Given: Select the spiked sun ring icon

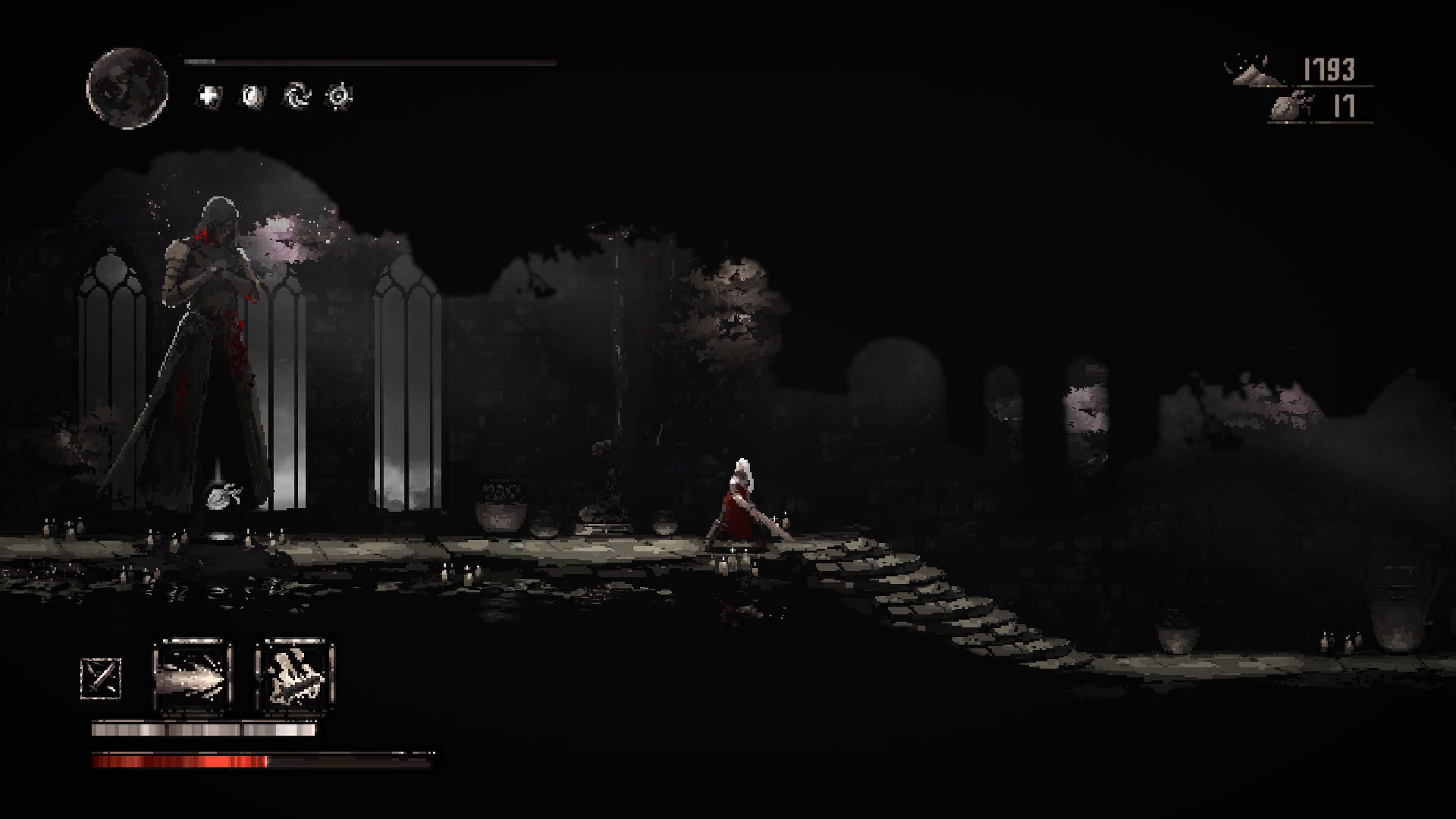Looking at the screenshot, I should [x=339, y=97].
